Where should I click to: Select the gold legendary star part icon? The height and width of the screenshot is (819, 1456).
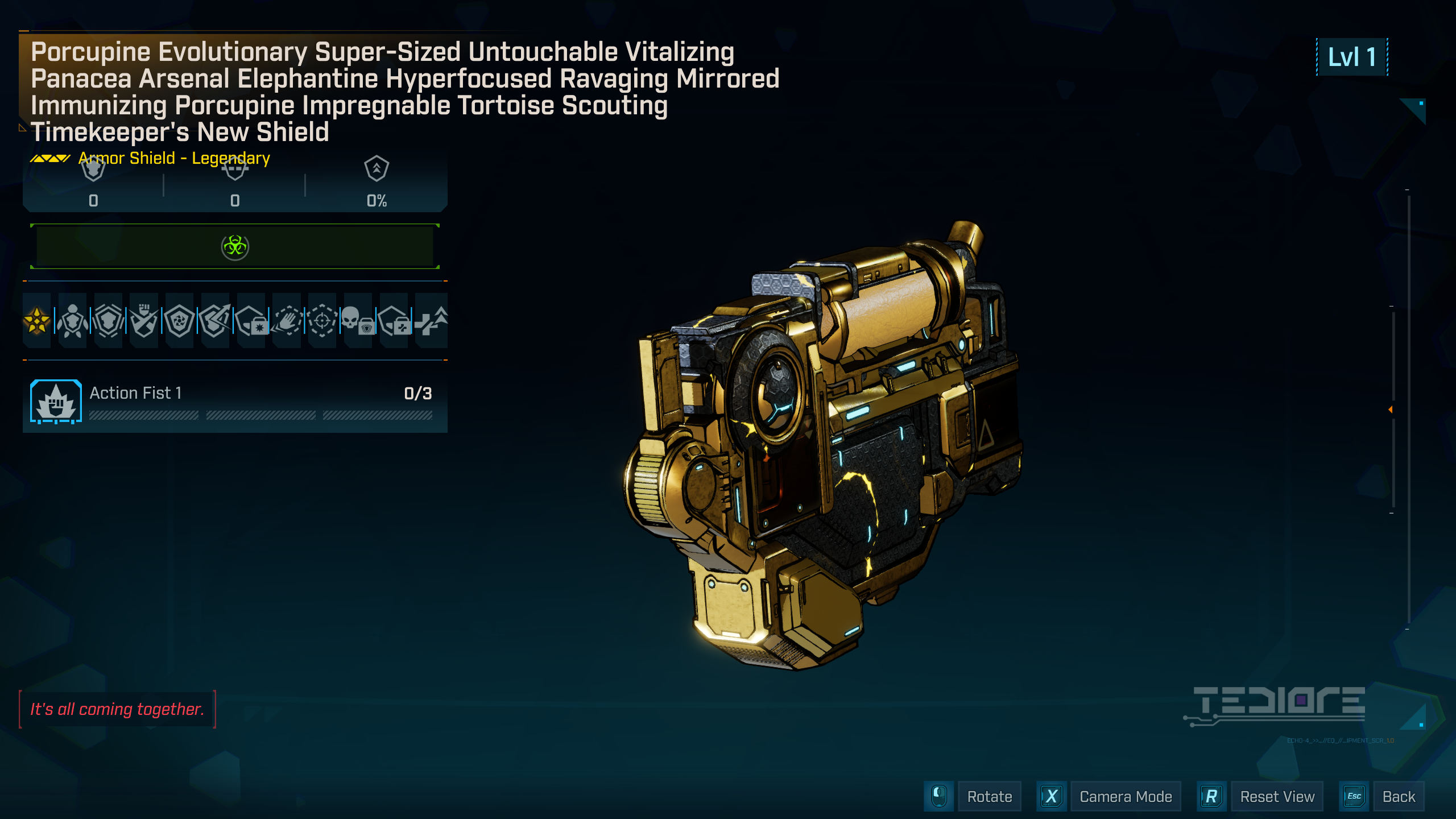pos(37,321)
